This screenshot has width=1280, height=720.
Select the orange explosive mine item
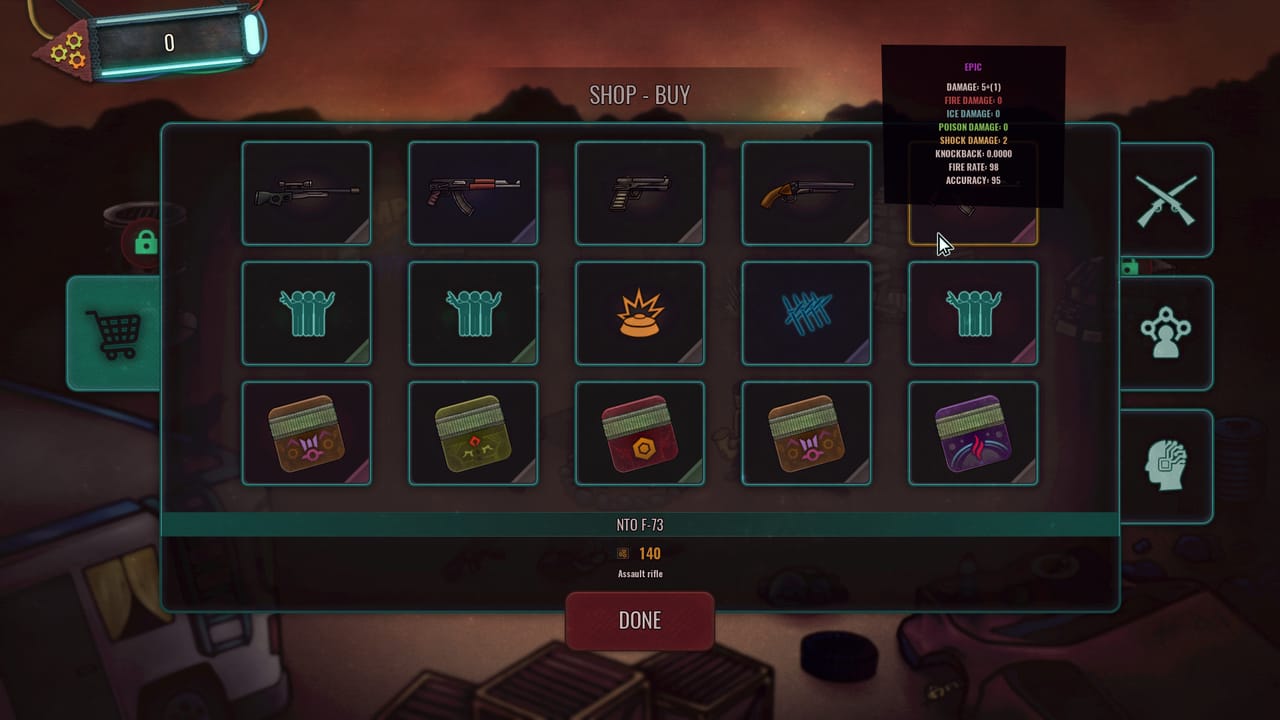coord(640,313)
